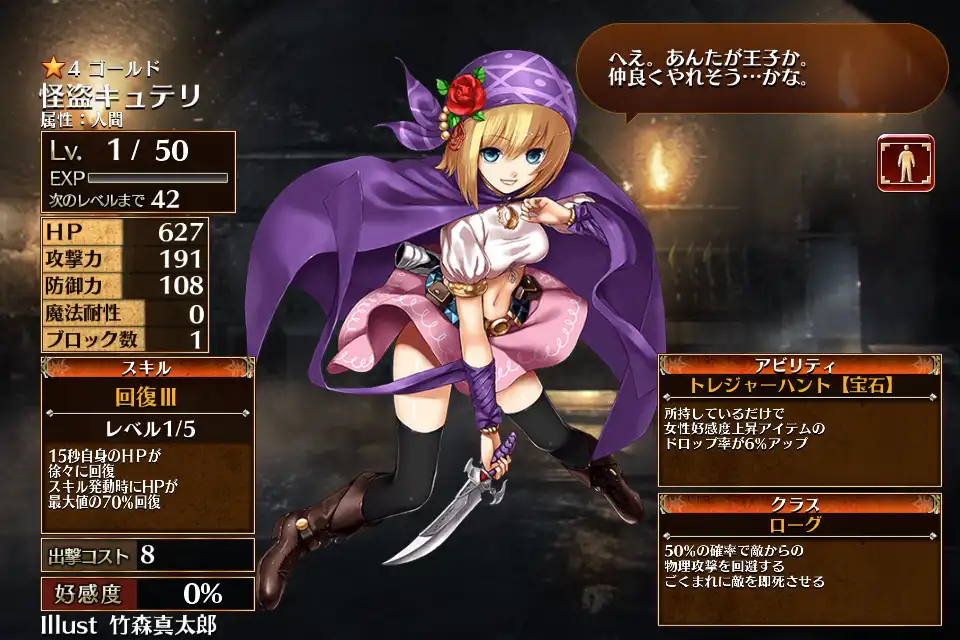Click the red character silhouette button
The height and width of the screenshot is (640, 960).
pyautogui.click(x=906, y=163)
